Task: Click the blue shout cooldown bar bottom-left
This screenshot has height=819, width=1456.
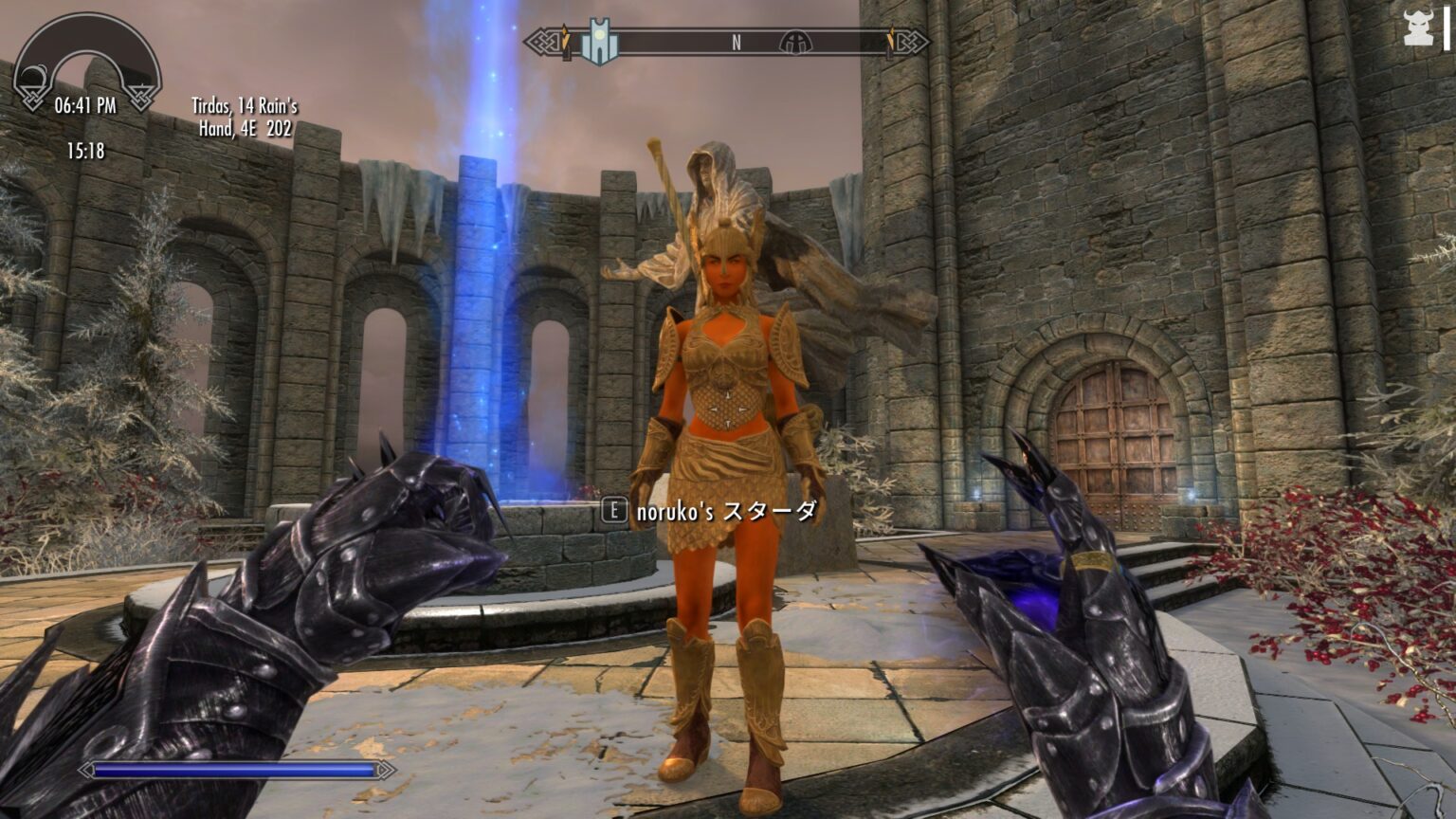Action: click(232, 772)
